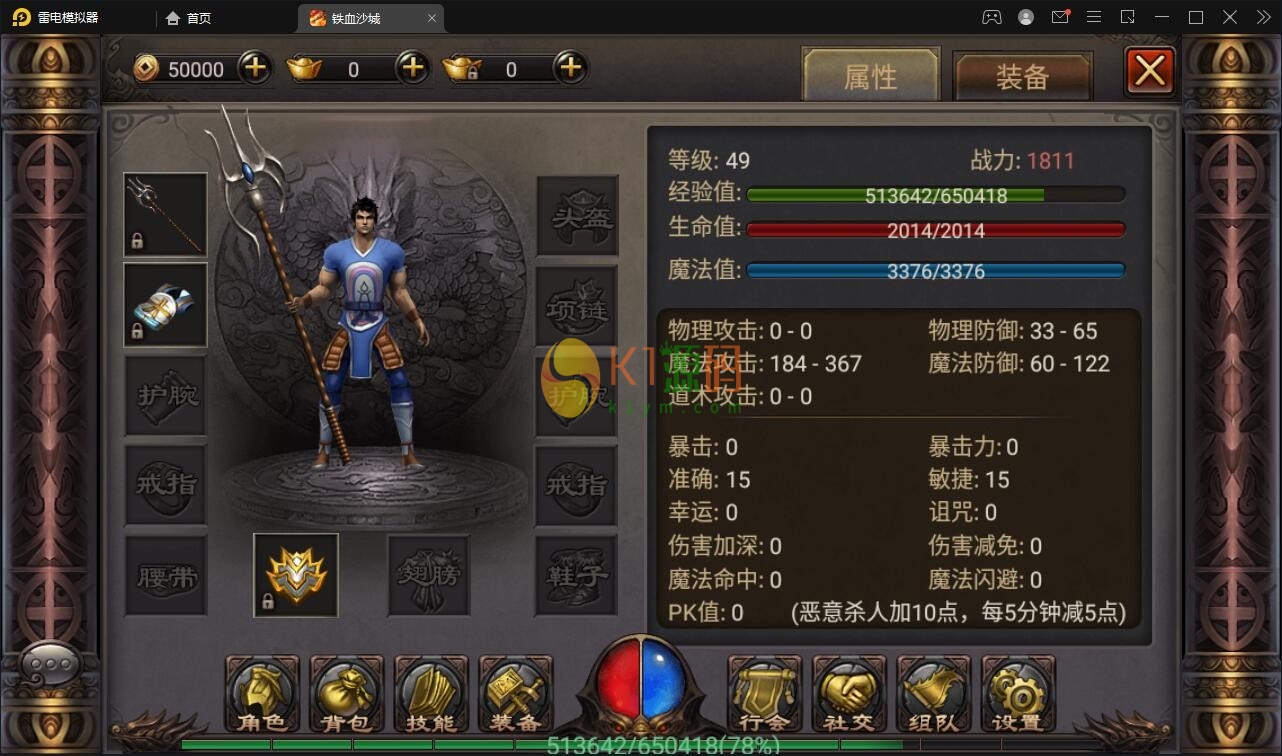Switch to the 装备 equipment tab
The width and height of the screenshot is (1282, 756).
(x=1022, y=75)
